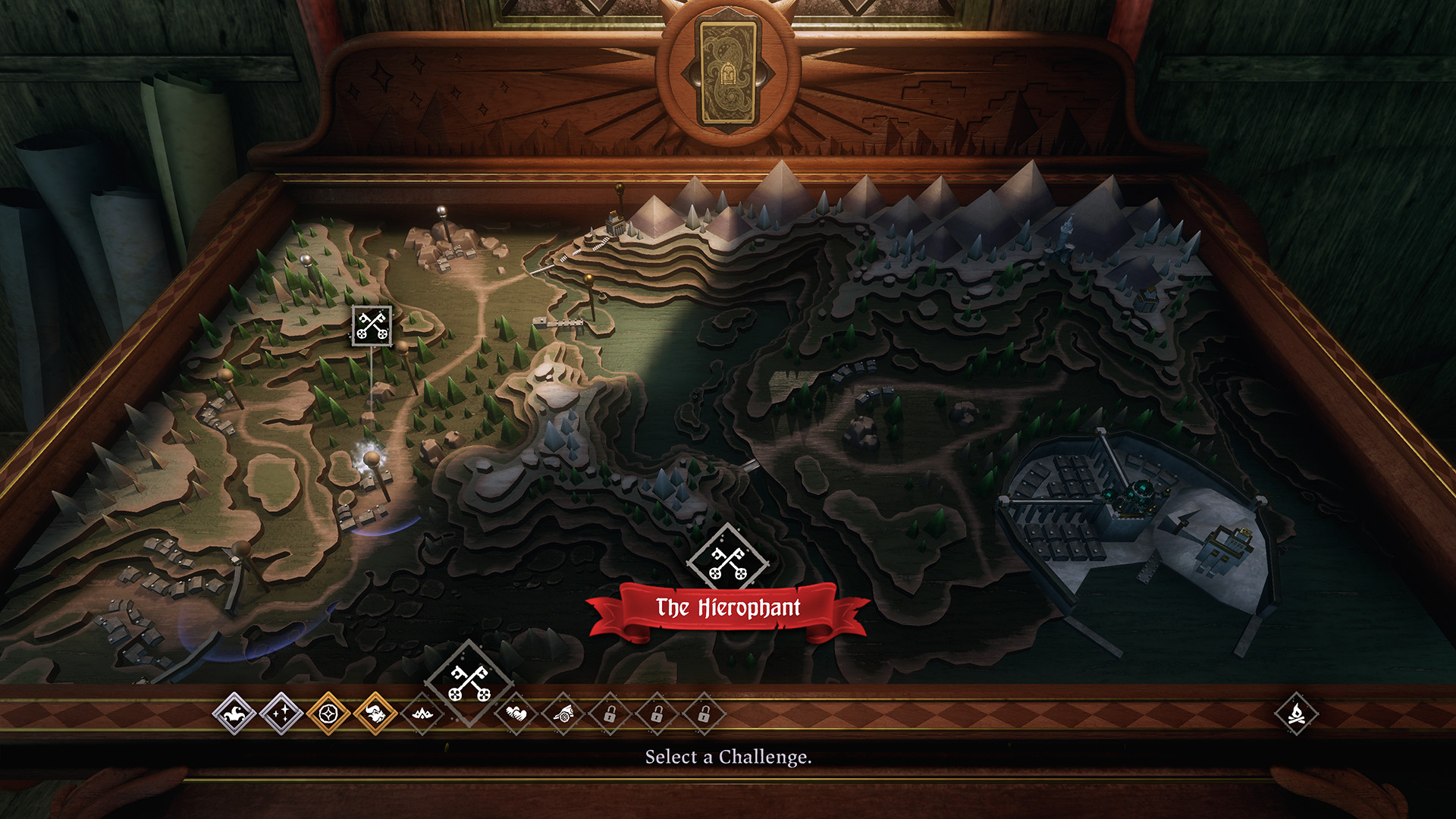1456x819 pixels.
Task: Select the Chariot challenge icon
Action: [563, 714]
